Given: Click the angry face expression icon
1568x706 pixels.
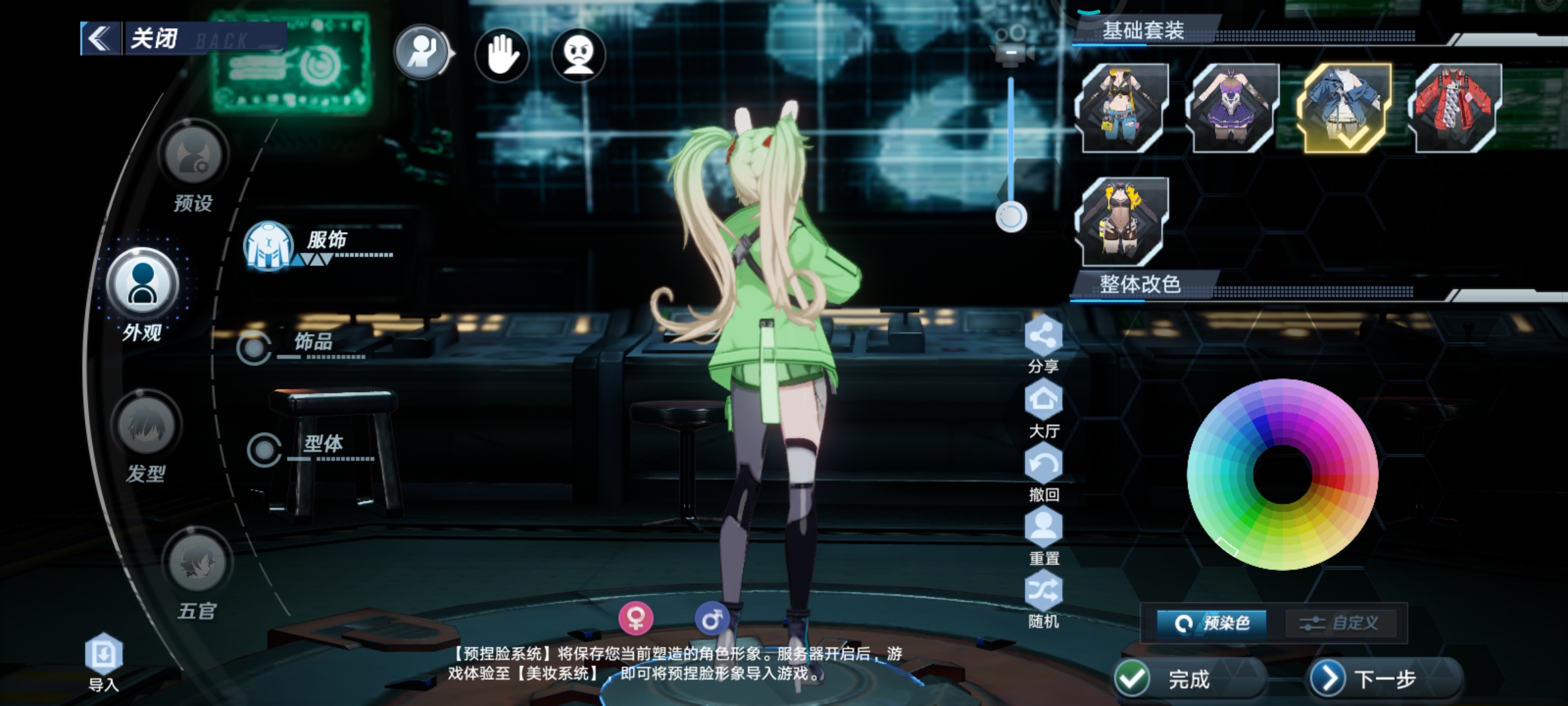Looking at the screenshot, I should (x=578, y=54).
